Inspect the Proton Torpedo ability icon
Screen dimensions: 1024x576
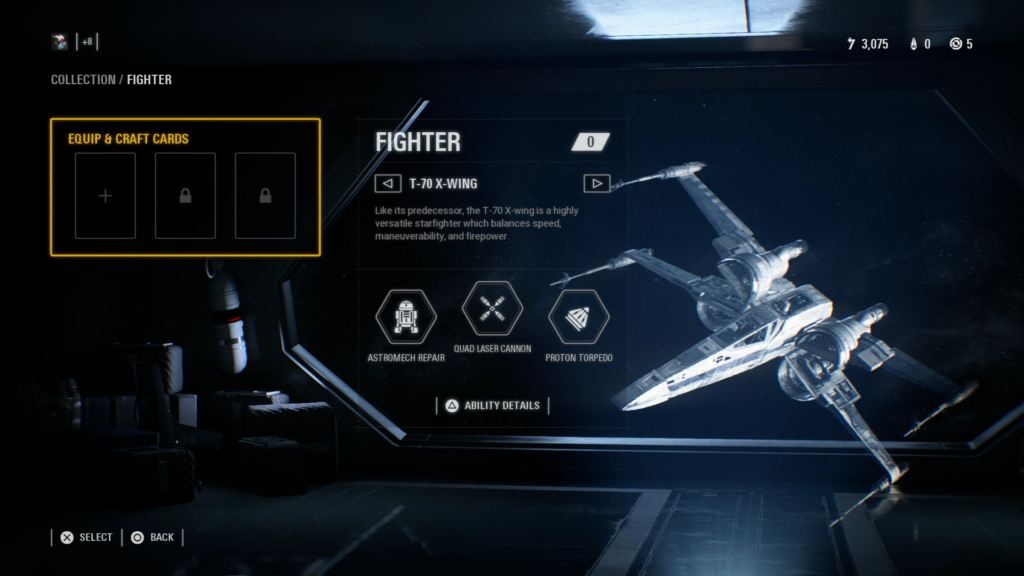[x=579, y=315]
